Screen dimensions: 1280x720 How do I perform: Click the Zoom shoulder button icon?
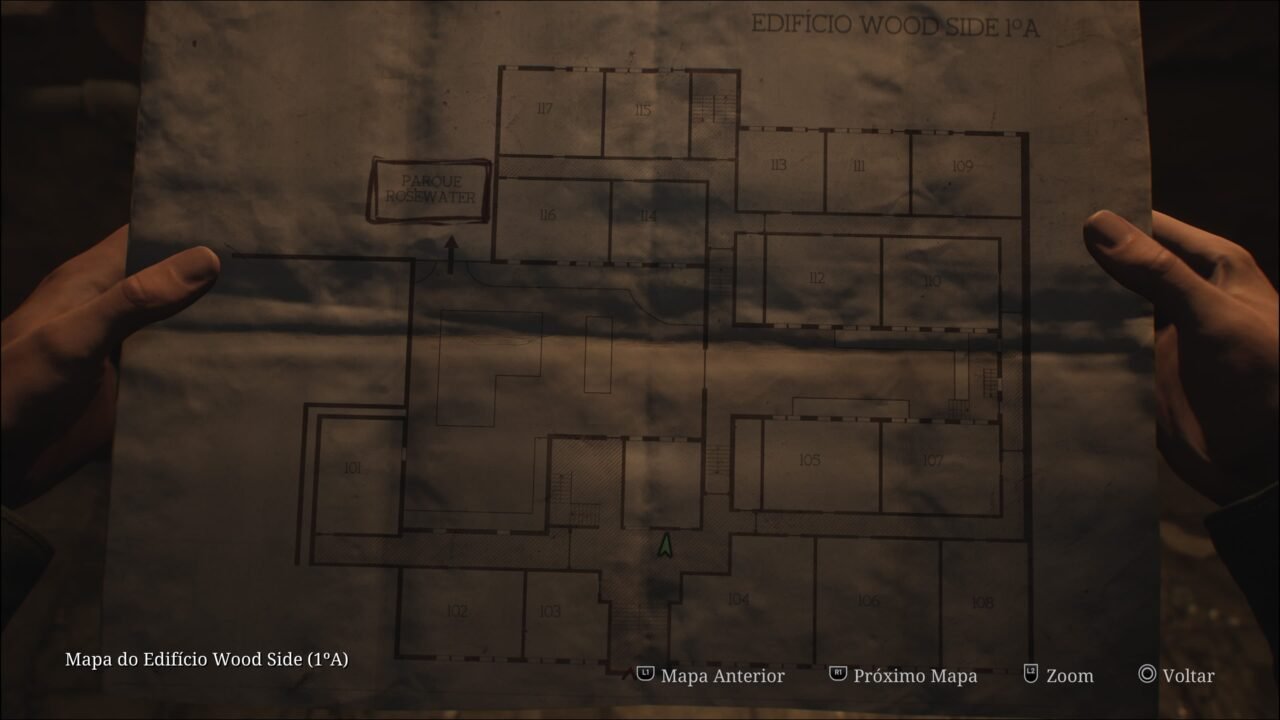point(1029,675)
